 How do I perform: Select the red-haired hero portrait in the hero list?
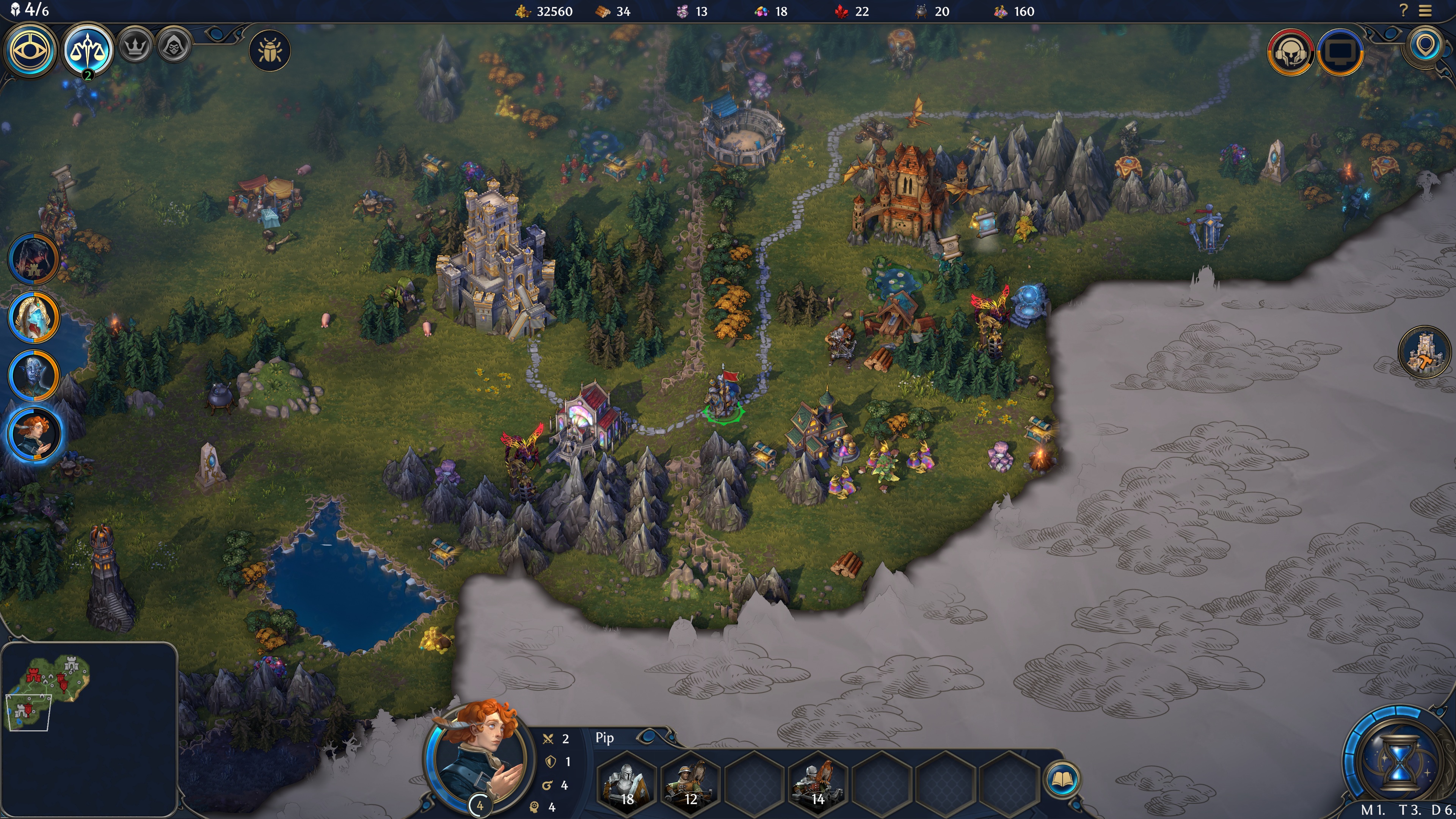tap(33, 434)
